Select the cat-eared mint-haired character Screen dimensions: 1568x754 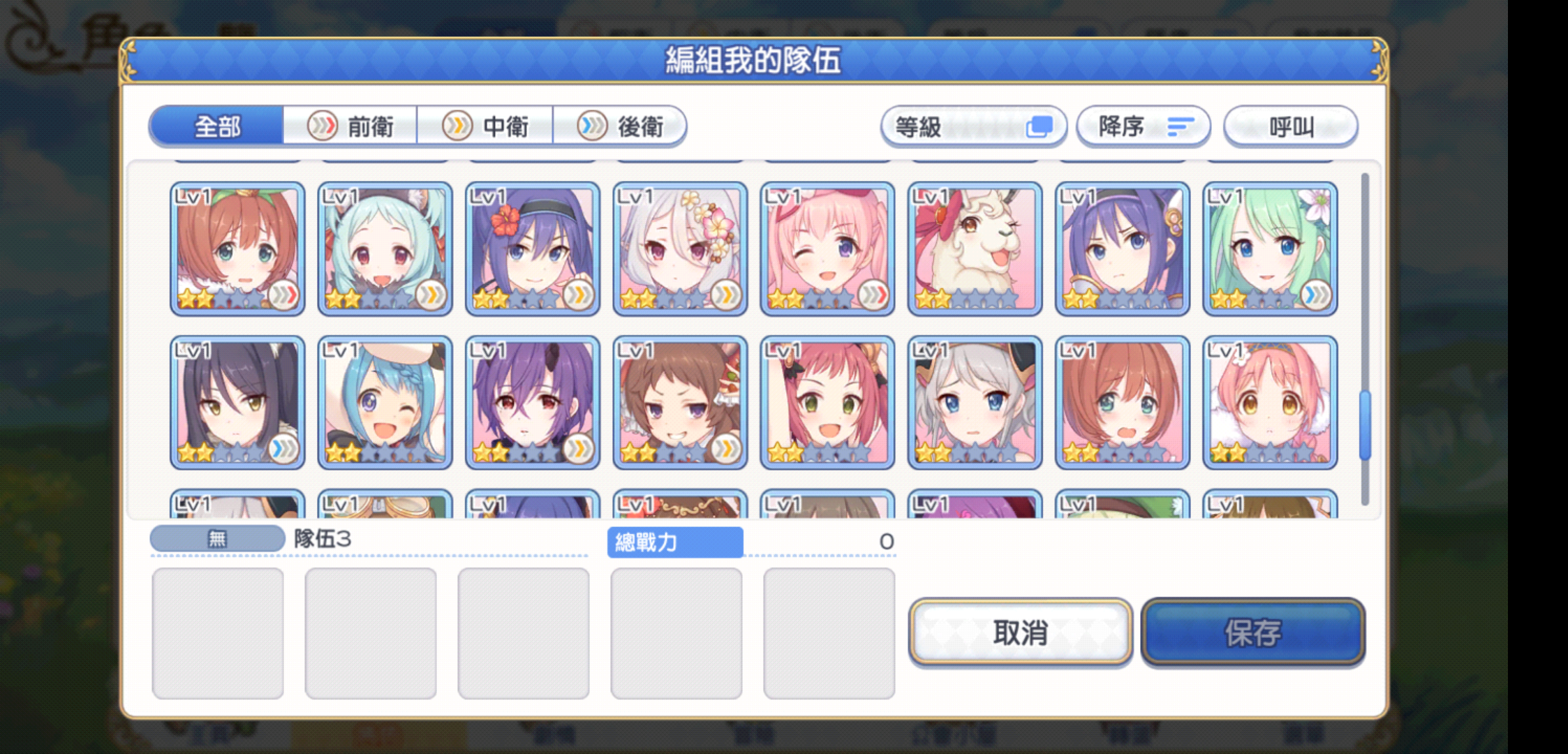pos(384,248)
